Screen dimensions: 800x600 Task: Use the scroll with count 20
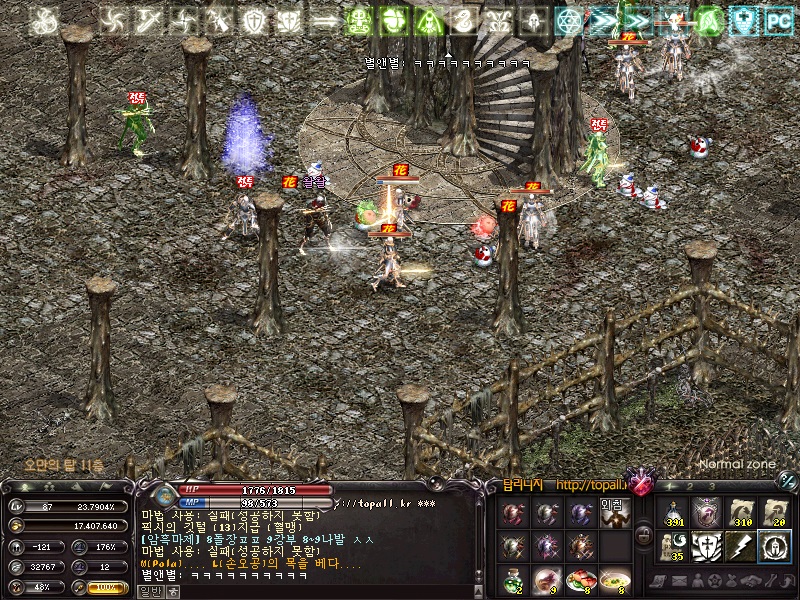(x=773, y=513)
